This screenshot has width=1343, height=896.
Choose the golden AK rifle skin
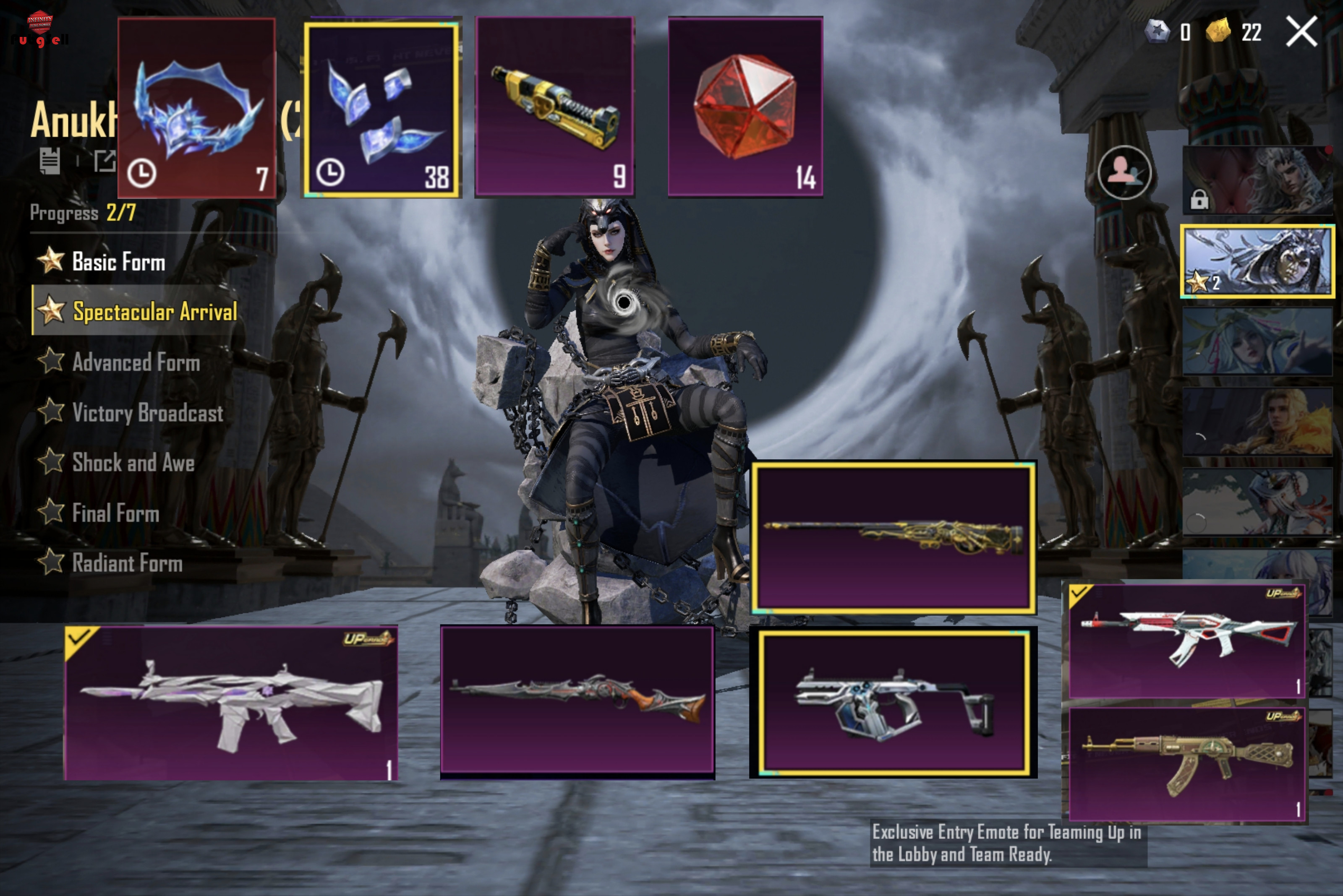(1186, 764)
